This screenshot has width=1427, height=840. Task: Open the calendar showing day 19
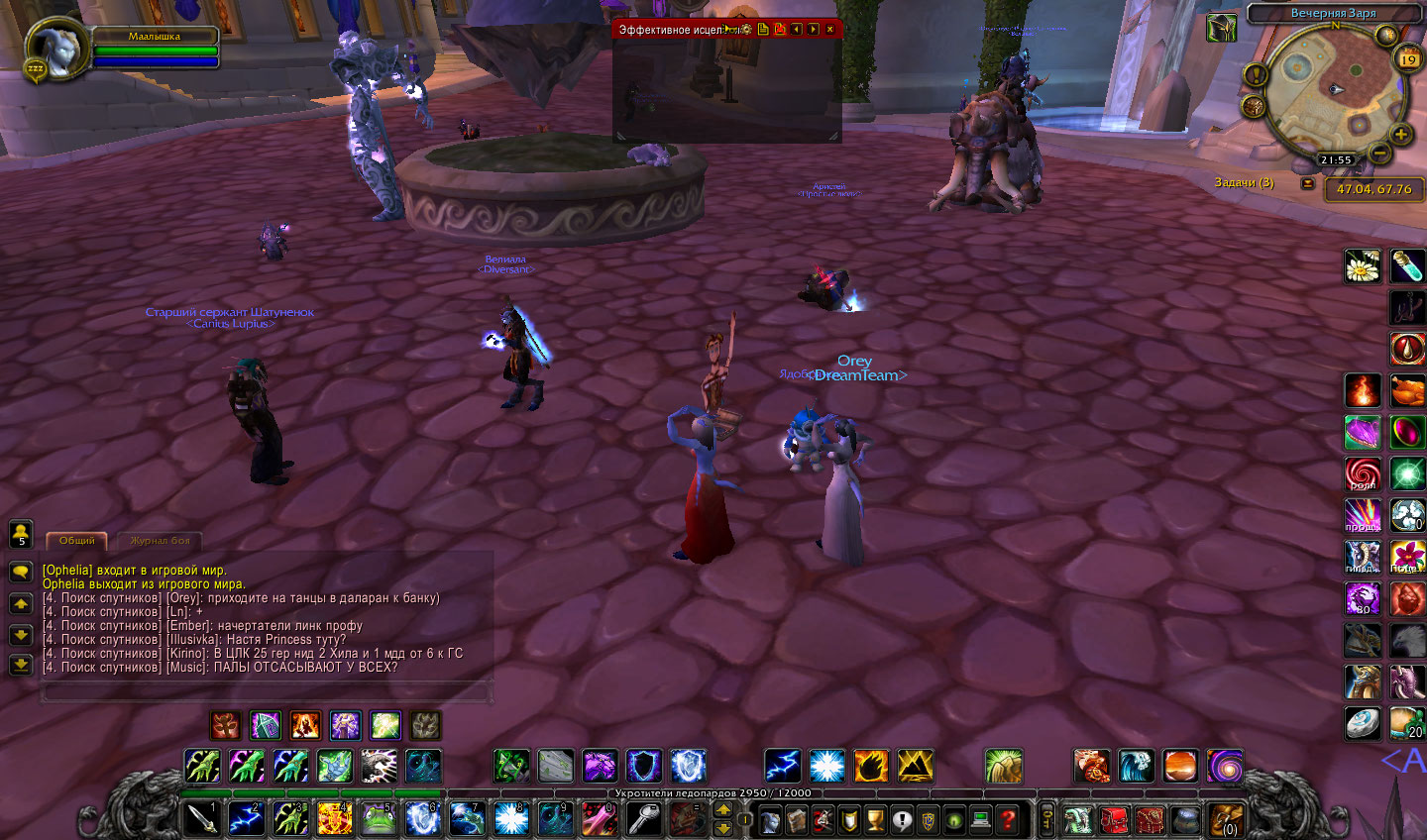pyautogui.click(x=1407, y=59)
